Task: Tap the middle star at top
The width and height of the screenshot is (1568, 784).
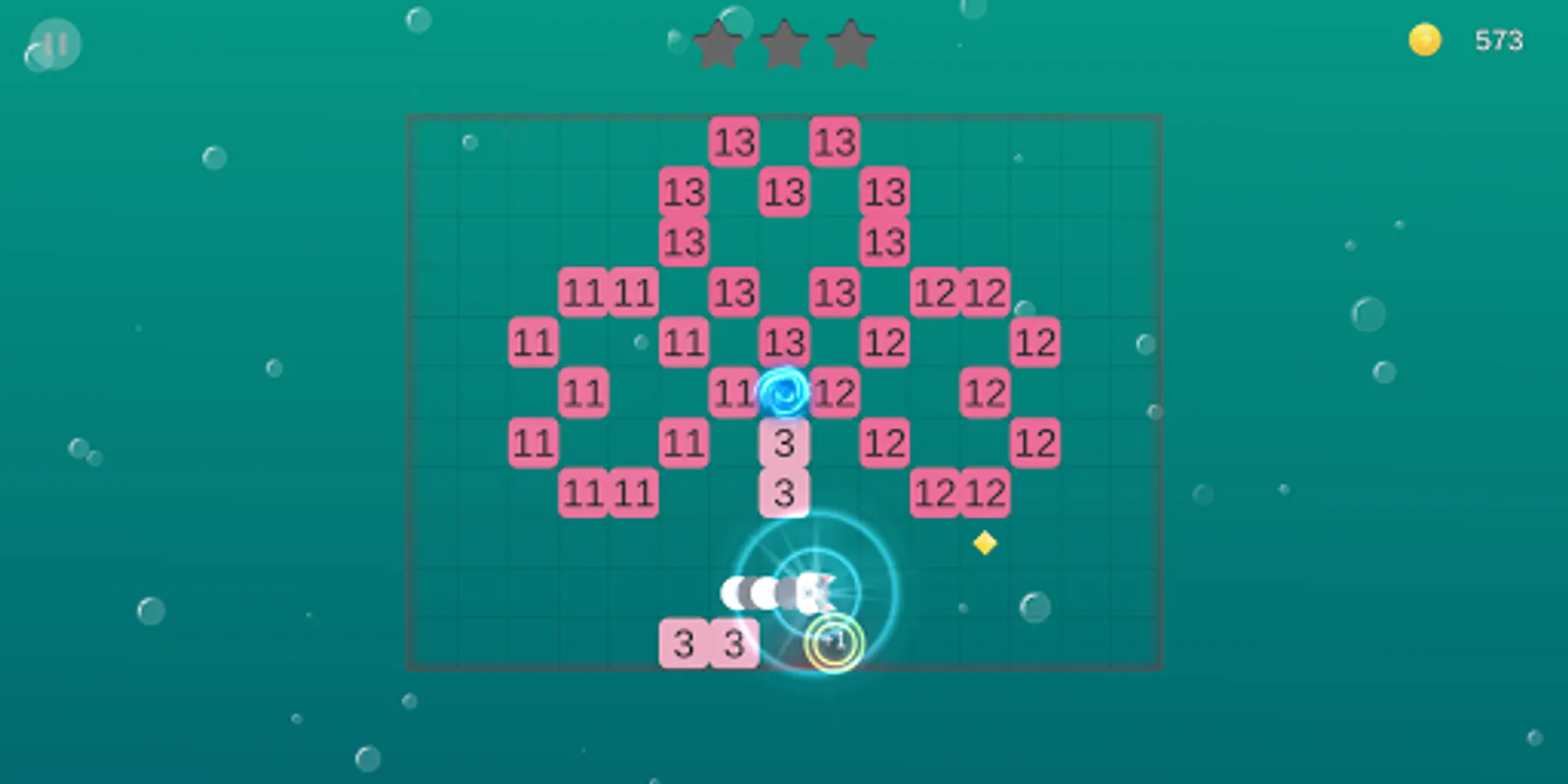Action: [x=783, y=44]
